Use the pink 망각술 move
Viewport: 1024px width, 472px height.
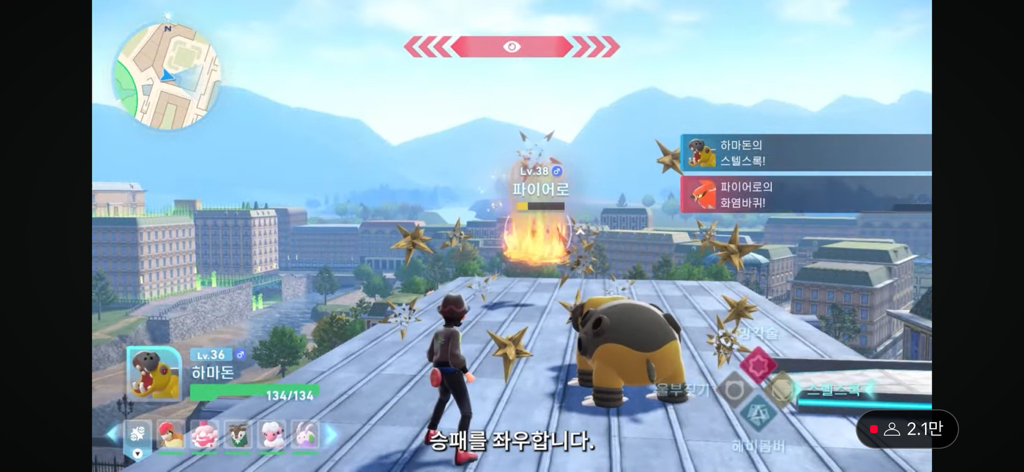point(757,366)
